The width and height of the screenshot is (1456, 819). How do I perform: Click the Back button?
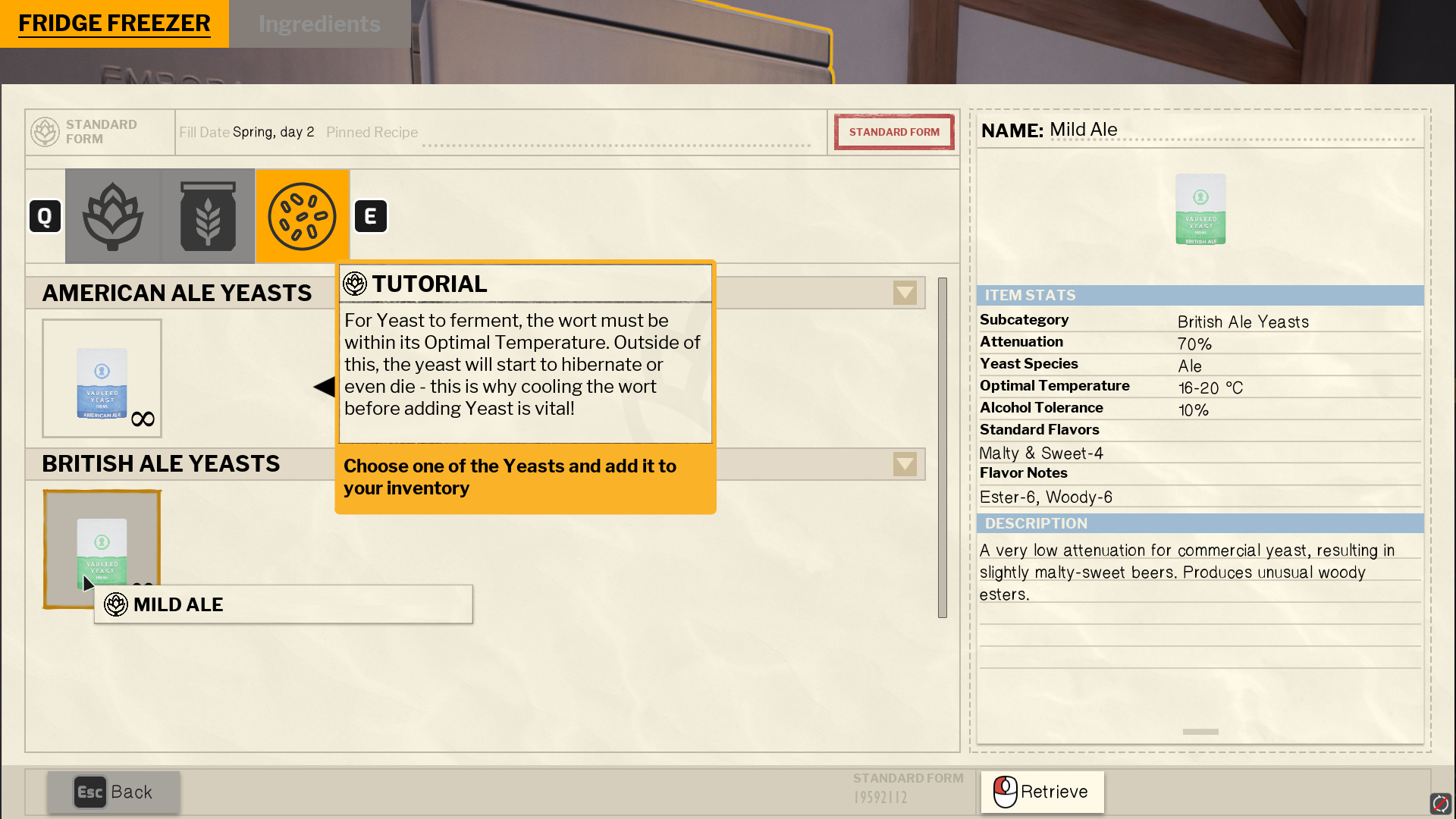[114, 792]
